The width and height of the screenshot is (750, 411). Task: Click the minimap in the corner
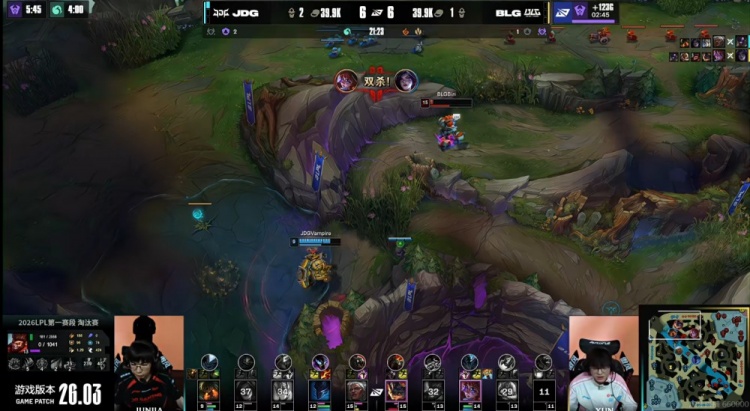[694, 356]
